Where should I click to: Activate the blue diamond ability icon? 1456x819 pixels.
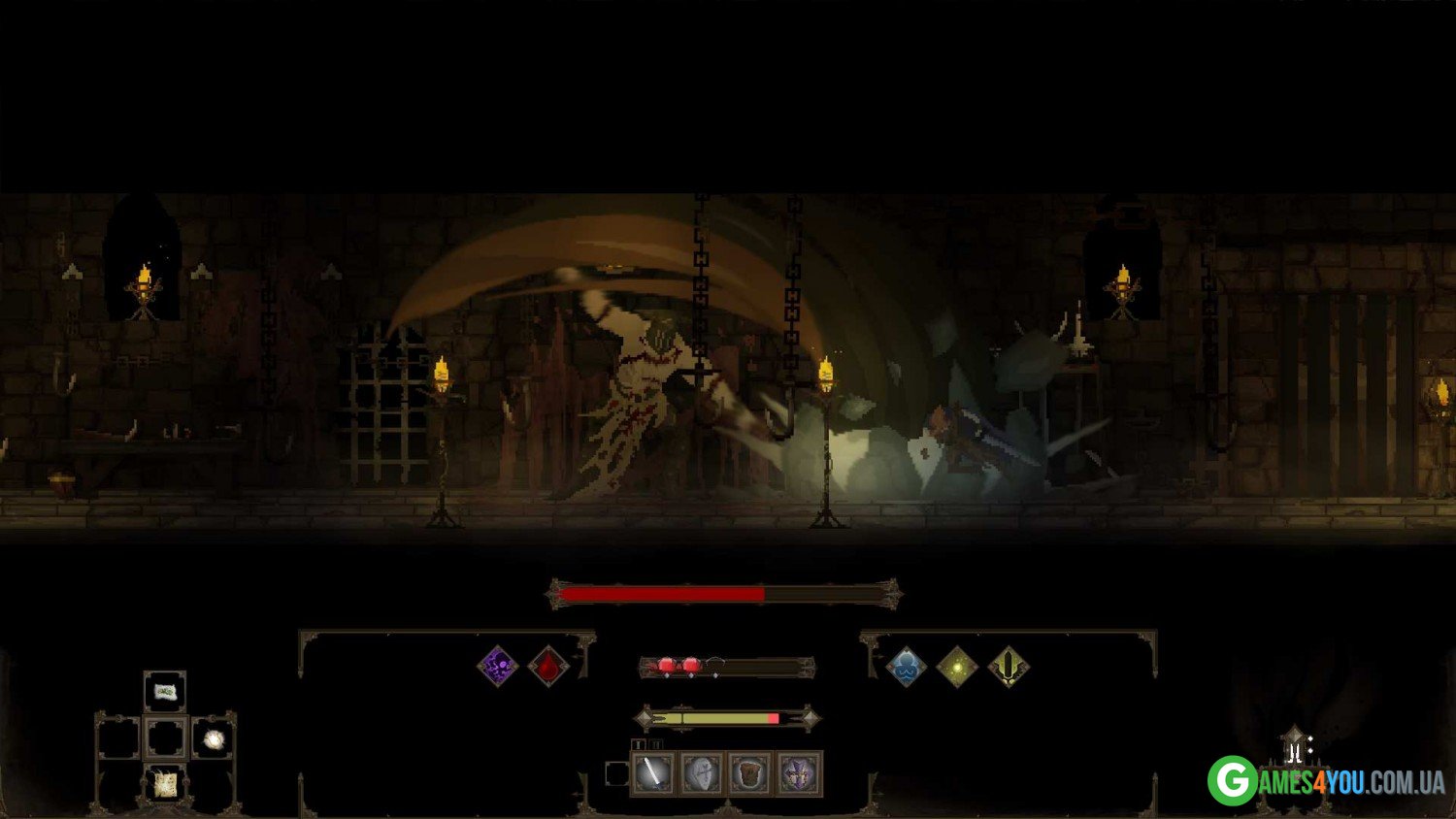[907, 667]
